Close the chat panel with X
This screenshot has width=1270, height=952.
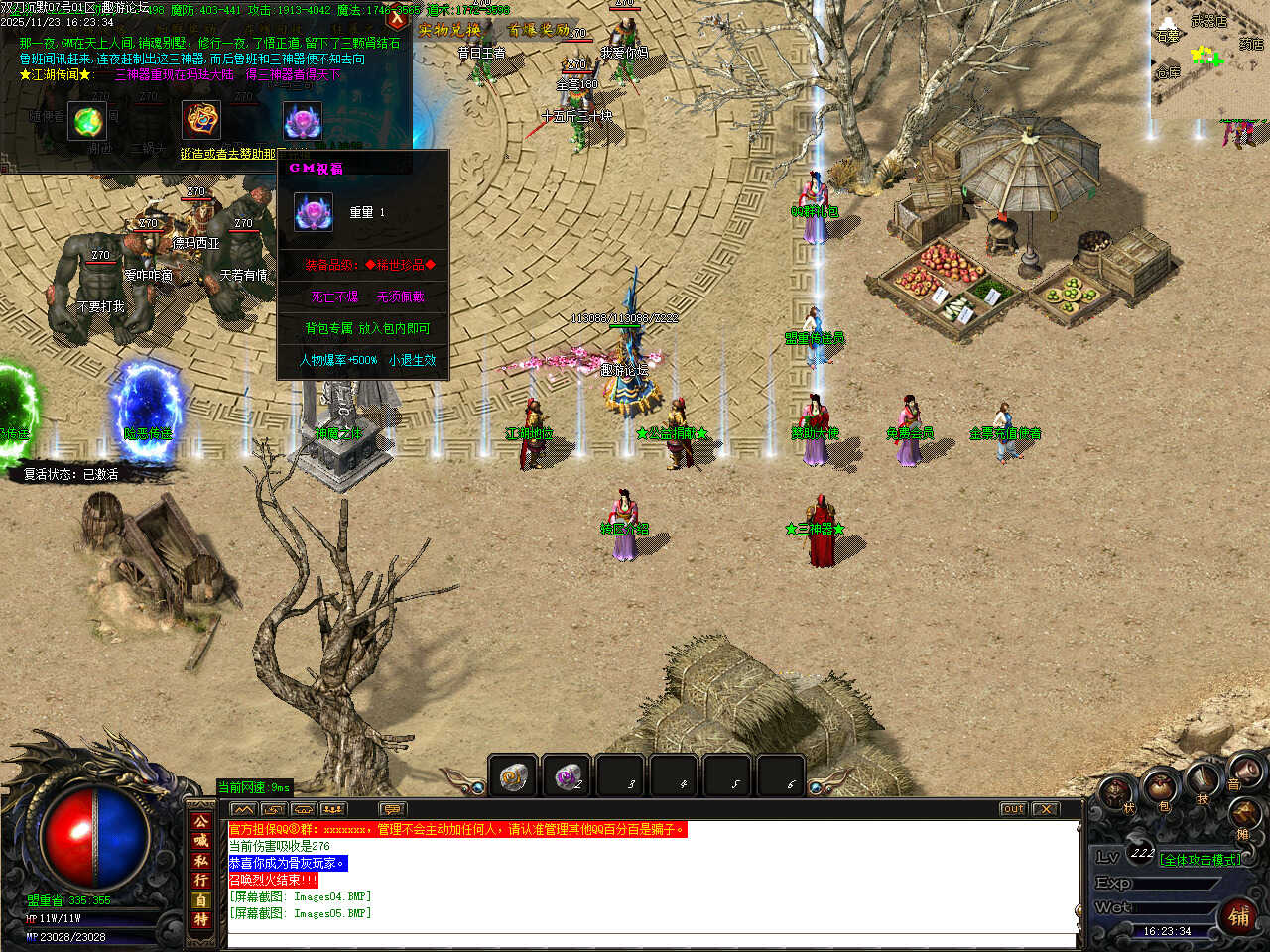(x=1045, y=809)
